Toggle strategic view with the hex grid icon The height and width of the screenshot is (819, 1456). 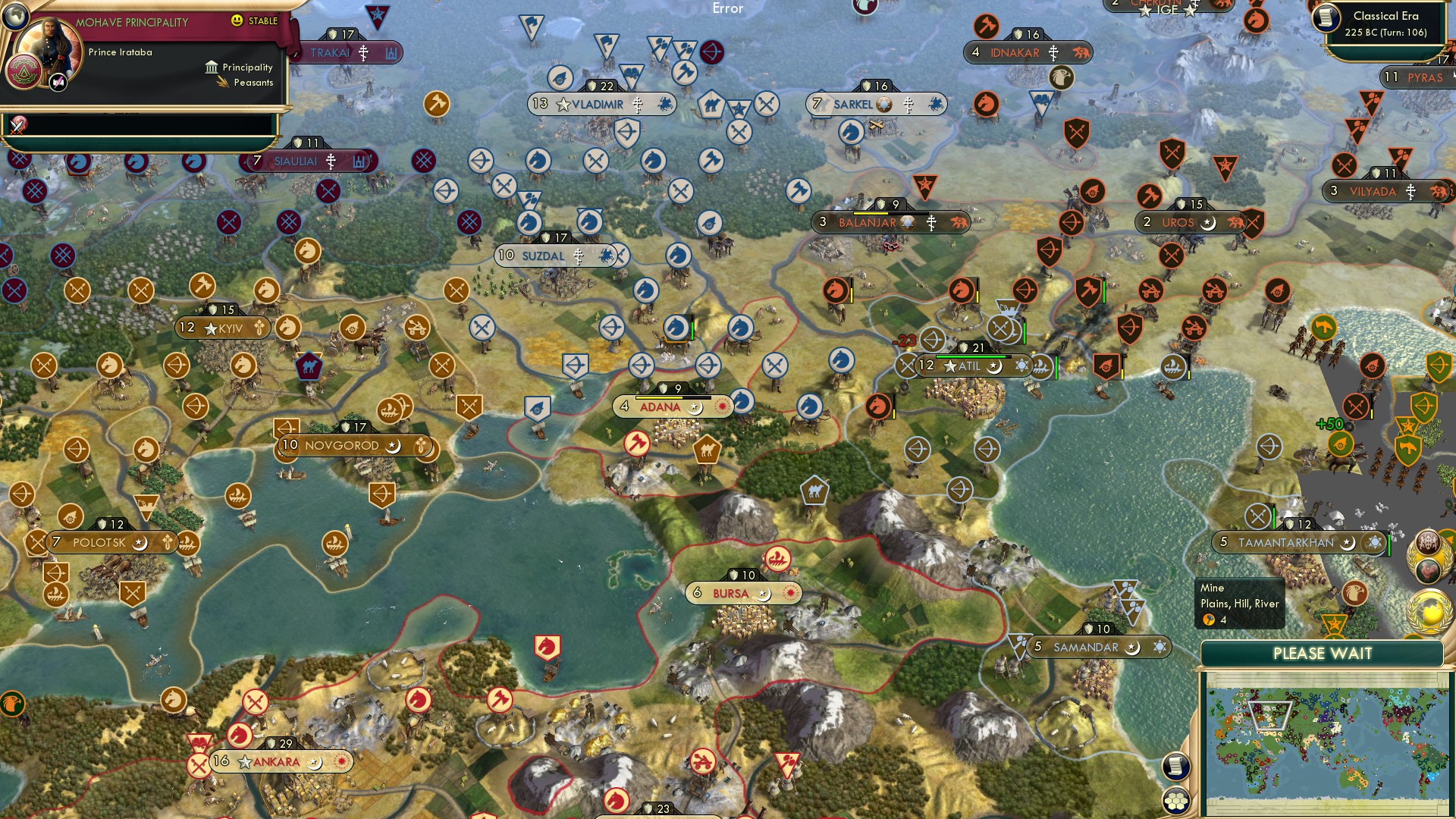(1175, 799)
